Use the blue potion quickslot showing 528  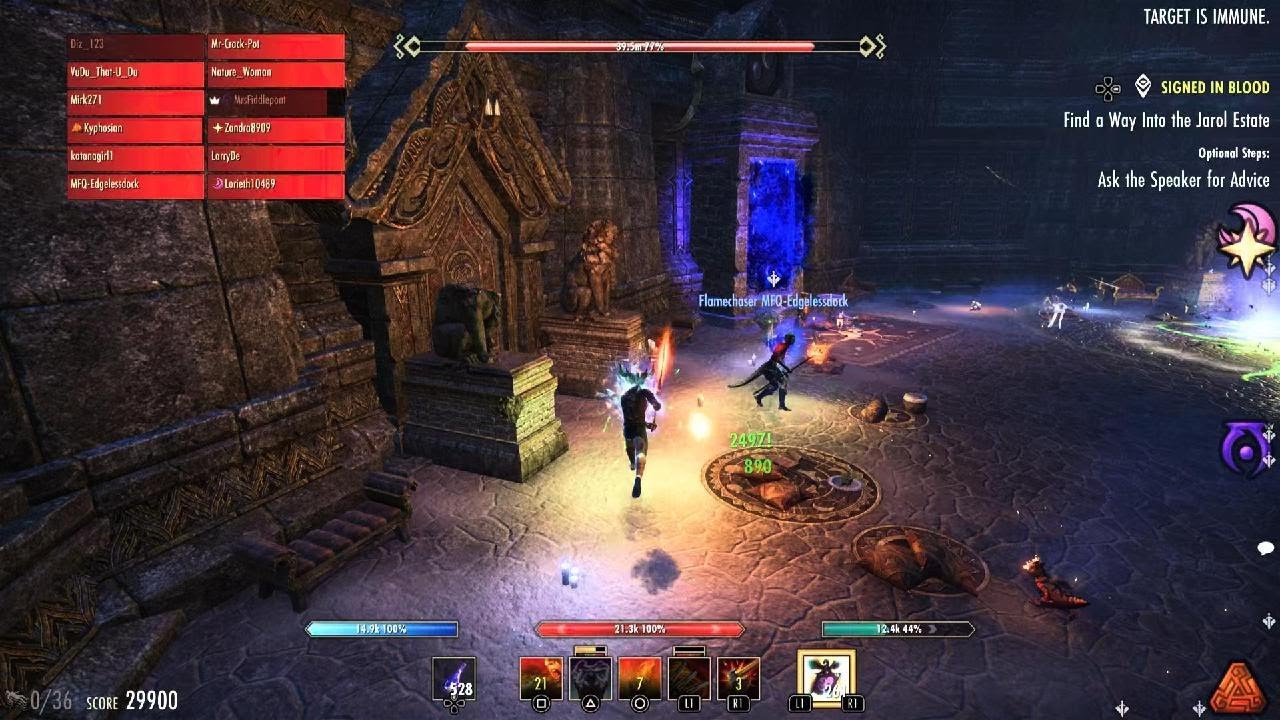(x=453, y=679)
